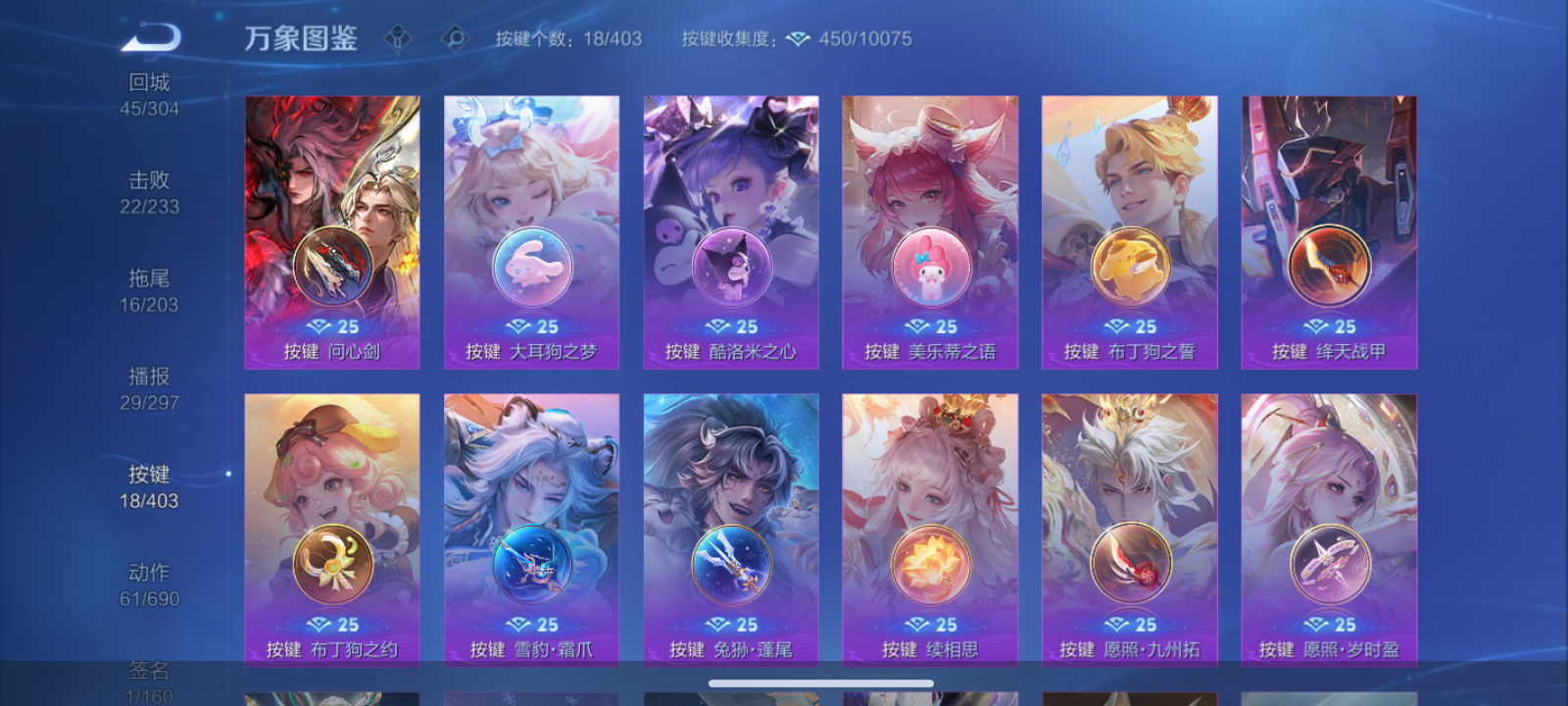1568x706 pixels.
Task: Tap the diamond icon next to 450/10075
Action: pos(798,39)
